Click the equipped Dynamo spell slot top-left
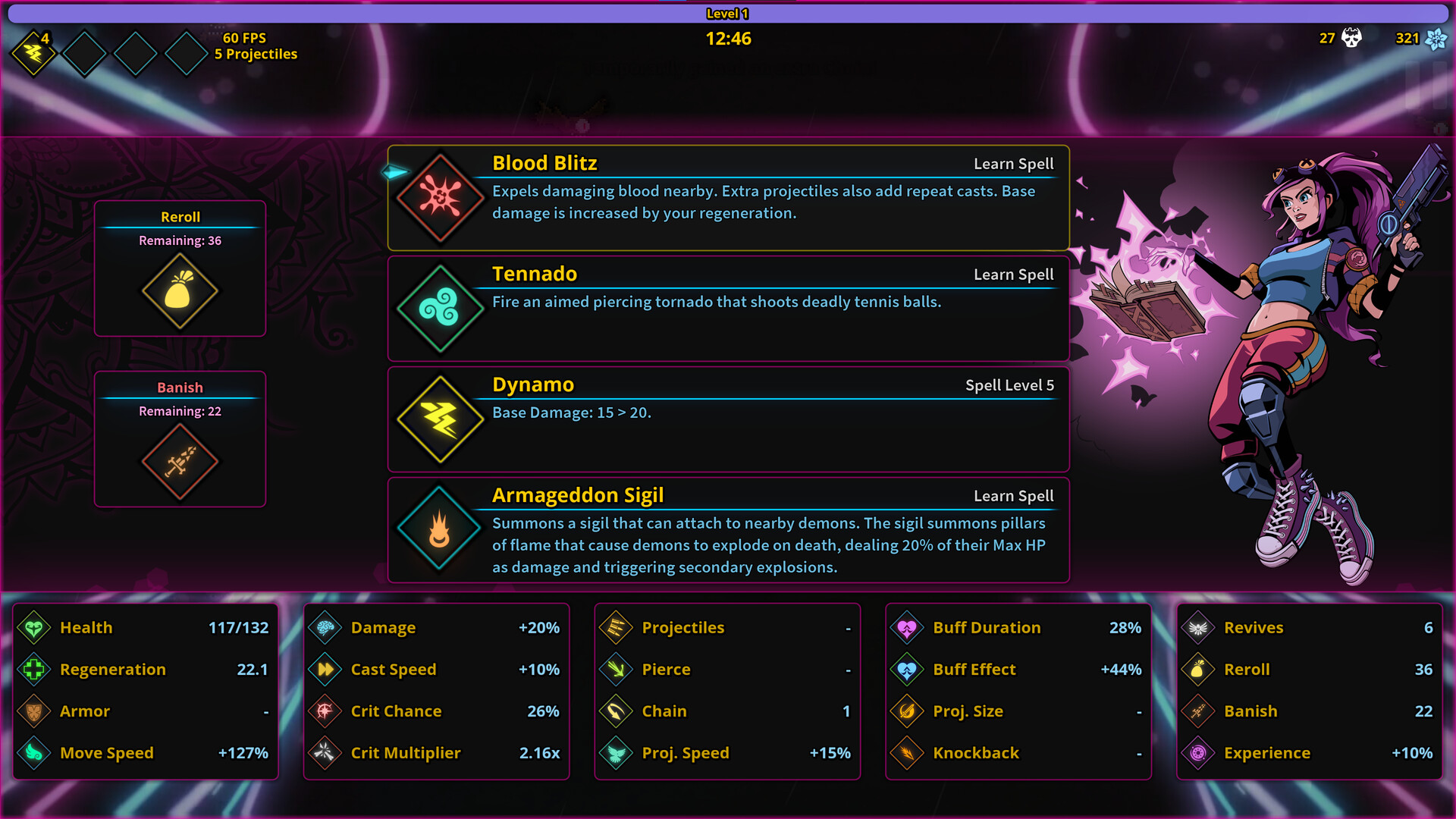Image resolution: width=1456 pixels, height=819 pixels. point(32,52)
